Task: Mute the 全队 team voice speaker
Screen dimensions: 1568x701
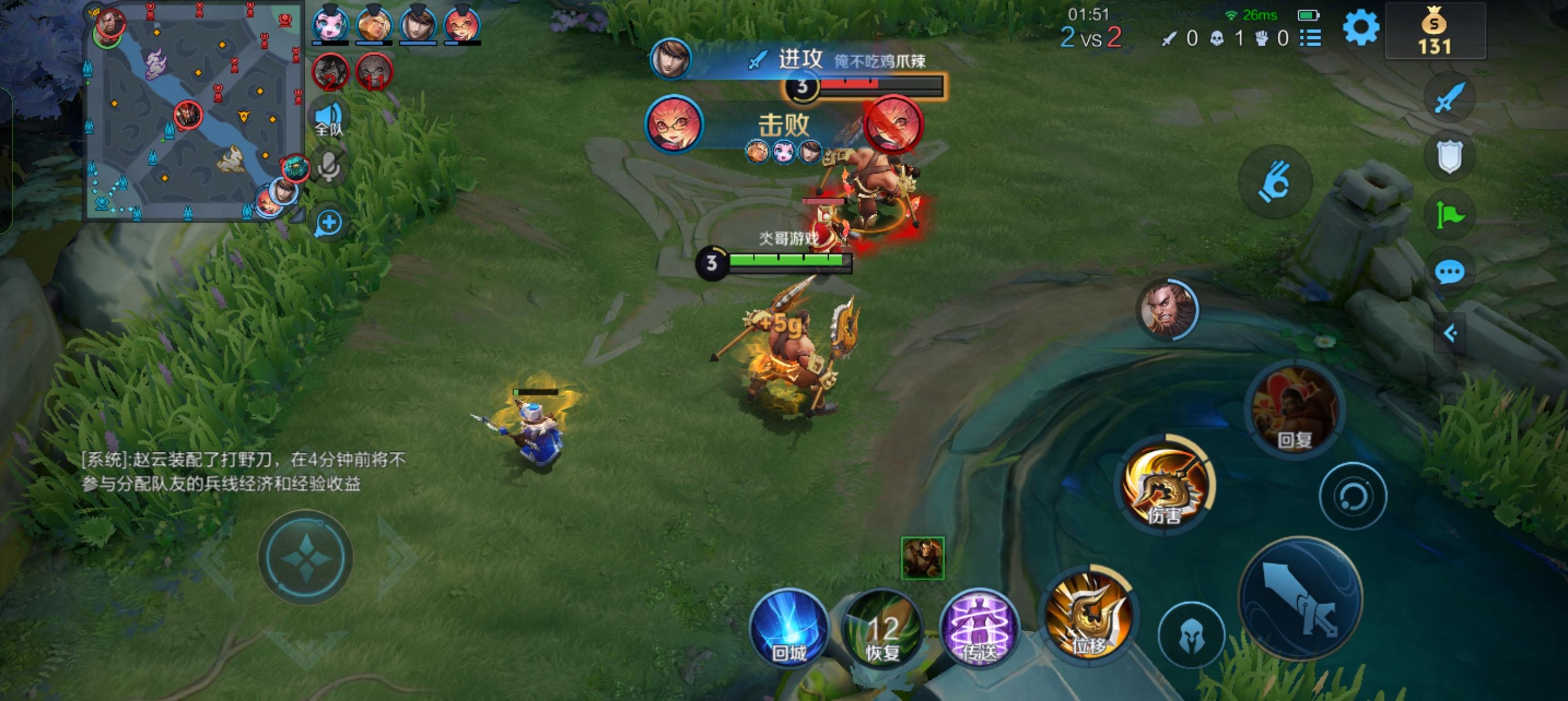Action: pos(329,114)
